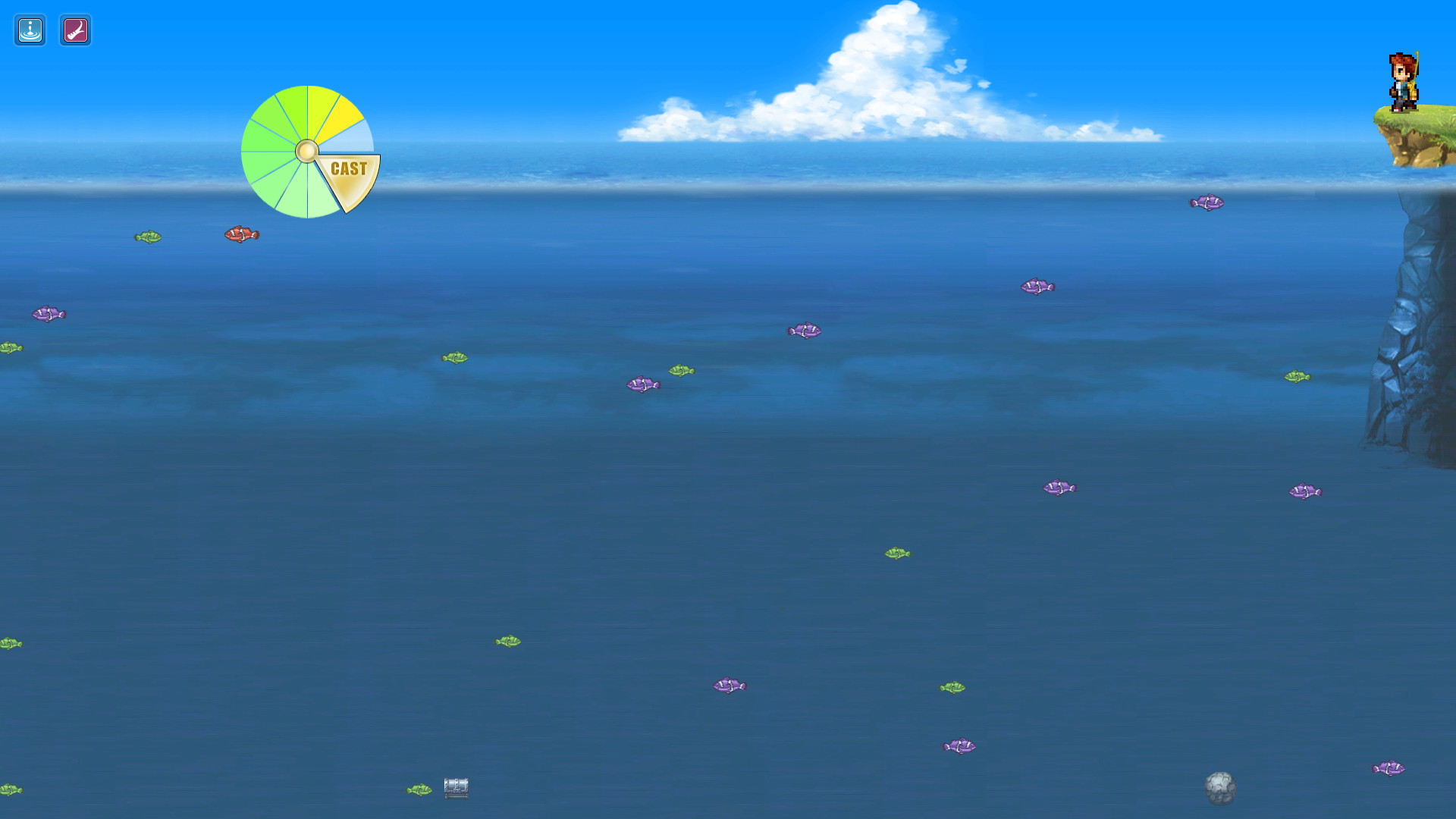Click the treasure chest on the seafloor
This screenshot has height=819, width=1456.
456,788
